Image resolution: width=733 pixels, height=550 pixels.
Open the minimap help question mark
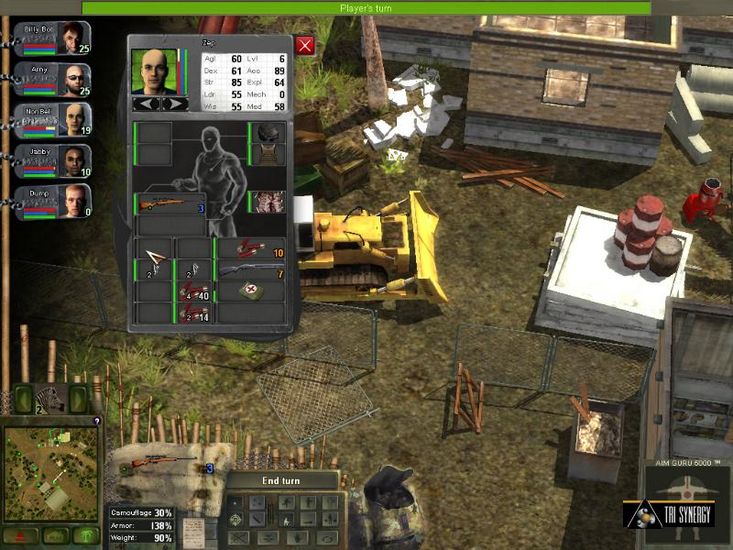coord(96,421)
